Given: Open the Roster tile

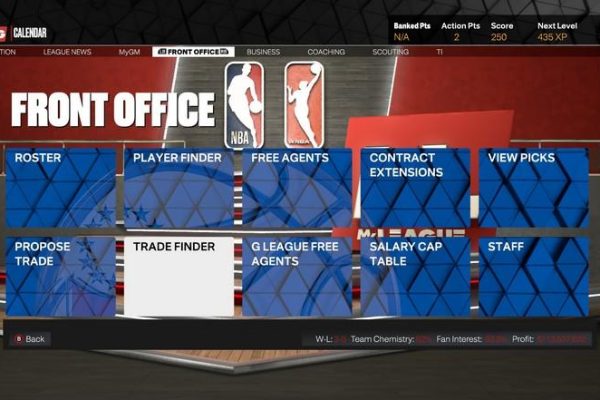Looking at the screenshot, I should pyautogui.click(x=61, y=188).
